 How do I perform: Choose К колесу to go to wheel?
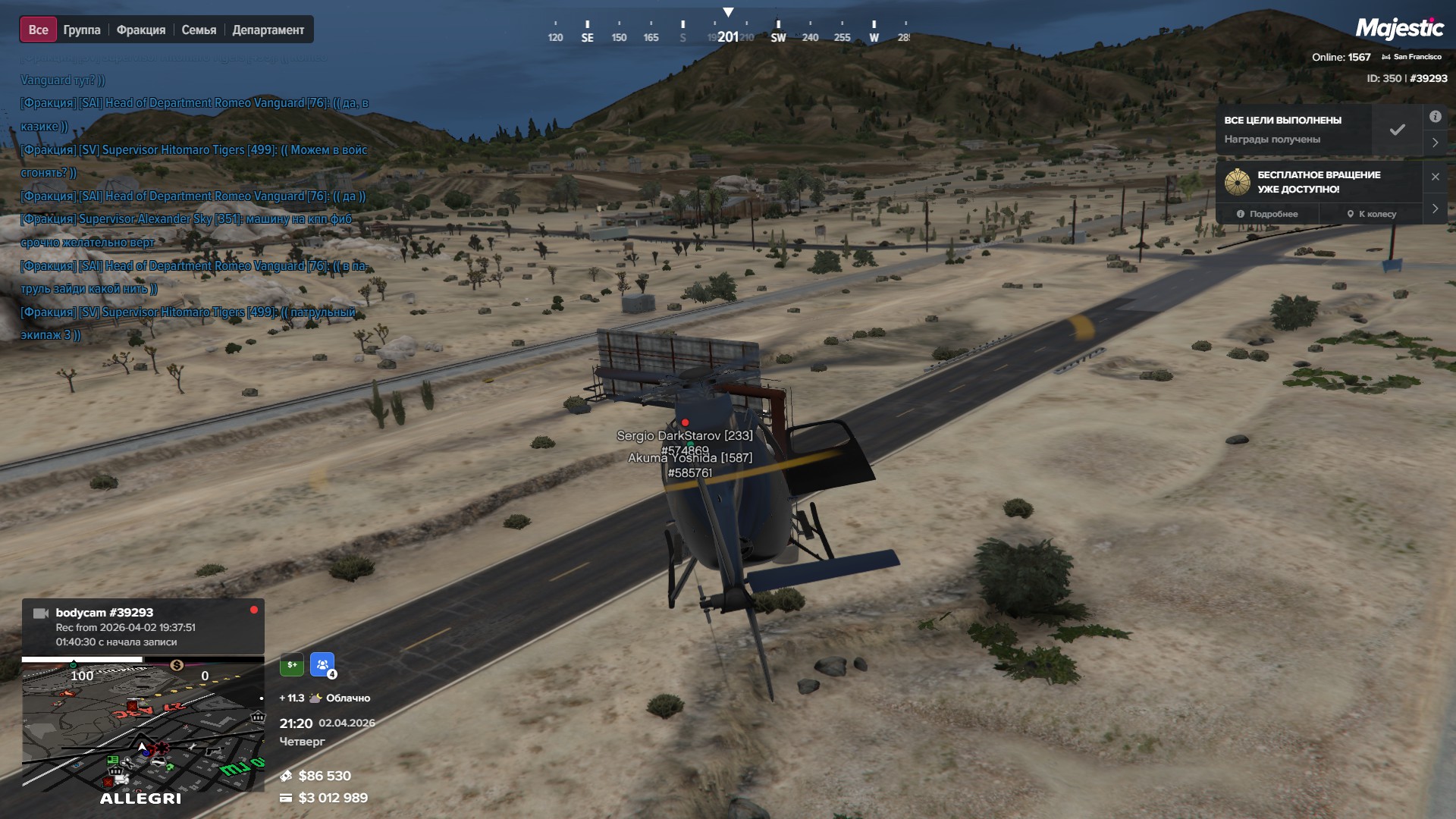pyautogui.click(x=1371, y=214)
